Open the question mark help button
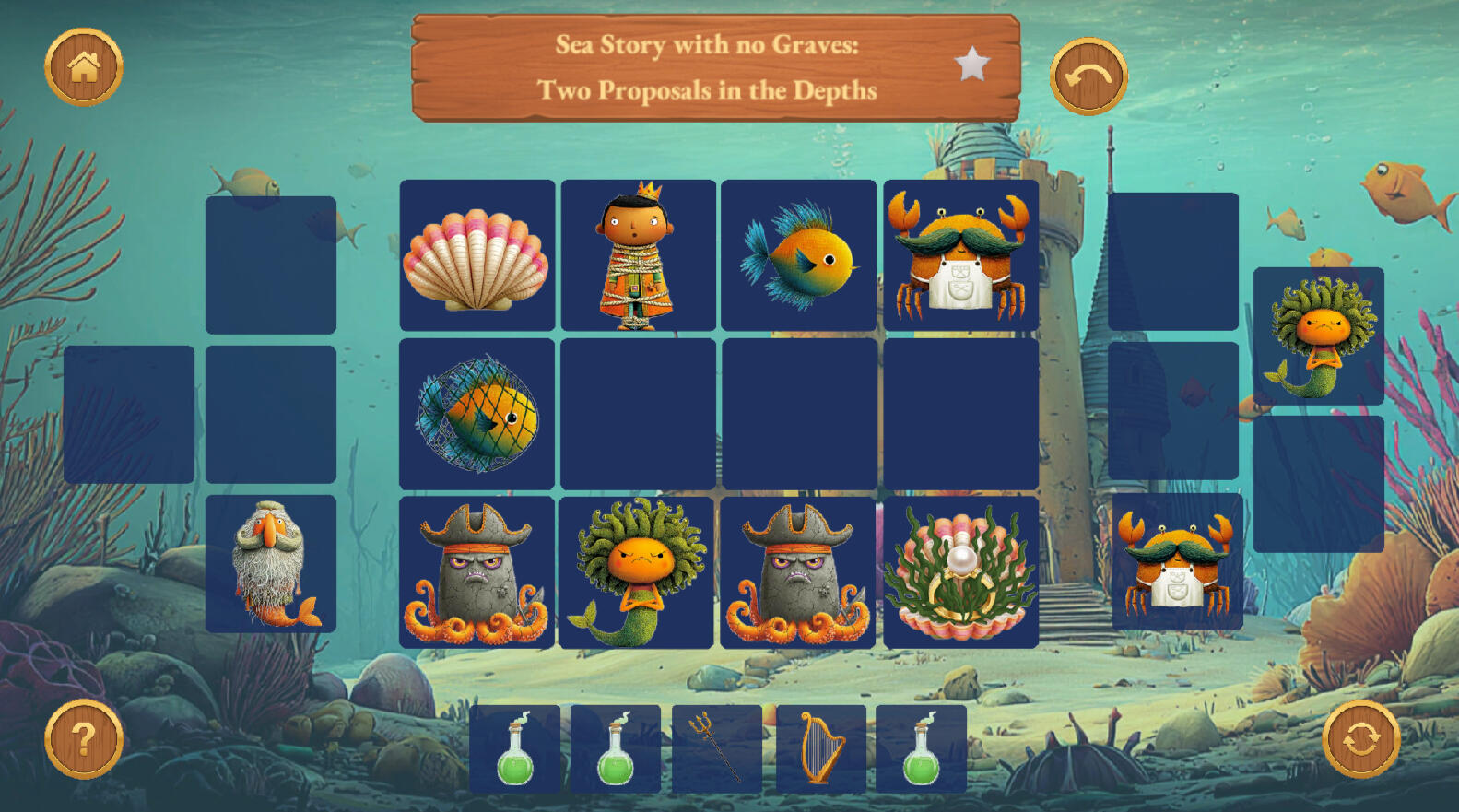1459x812 pixels. [x=83, y=739]
